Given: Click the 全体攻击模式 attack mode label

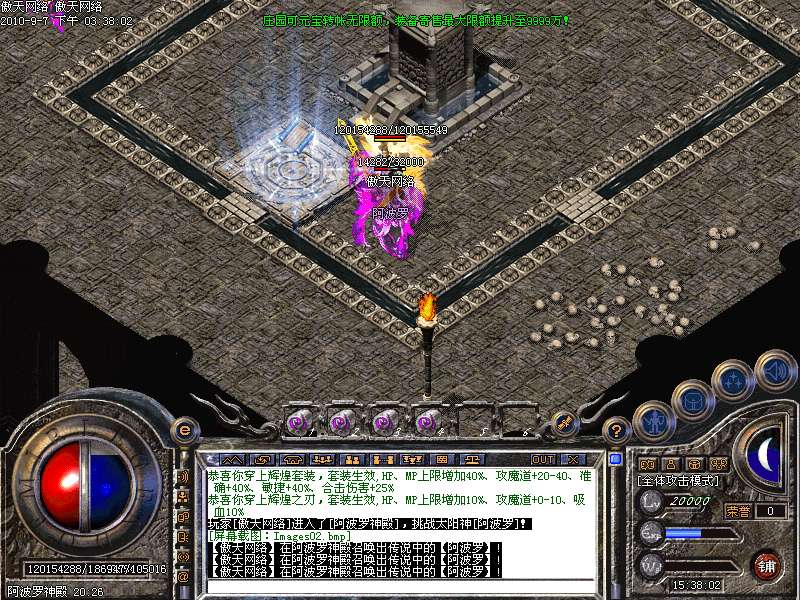Looking at the screenshot, I should click(x=678, y=481).
